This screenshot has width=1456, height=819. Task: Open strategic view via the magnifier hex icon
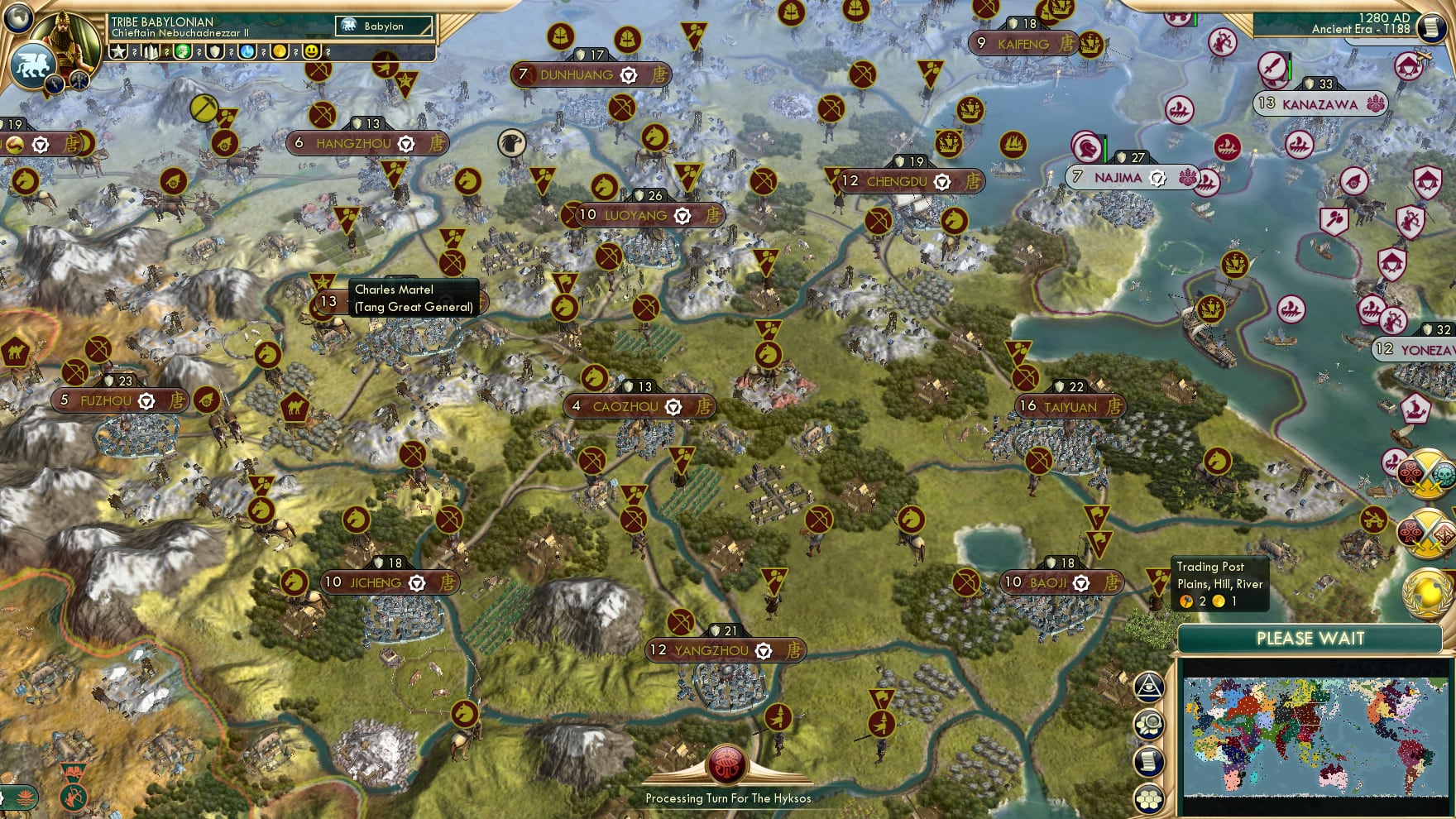1149,725
